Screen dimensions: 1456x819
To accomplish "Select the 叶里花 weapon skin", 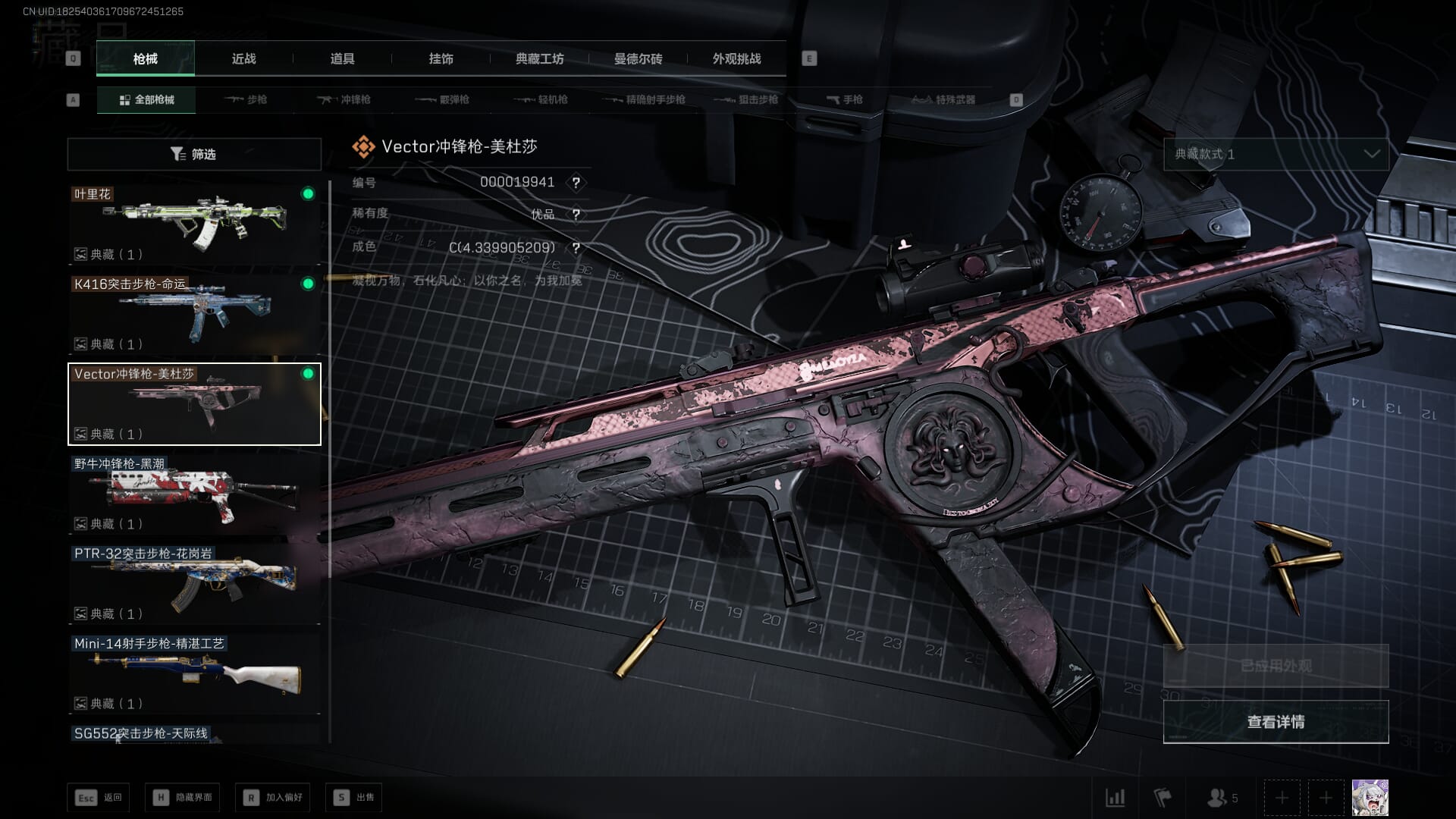I will pyautogui.click(x=194, y=224).
